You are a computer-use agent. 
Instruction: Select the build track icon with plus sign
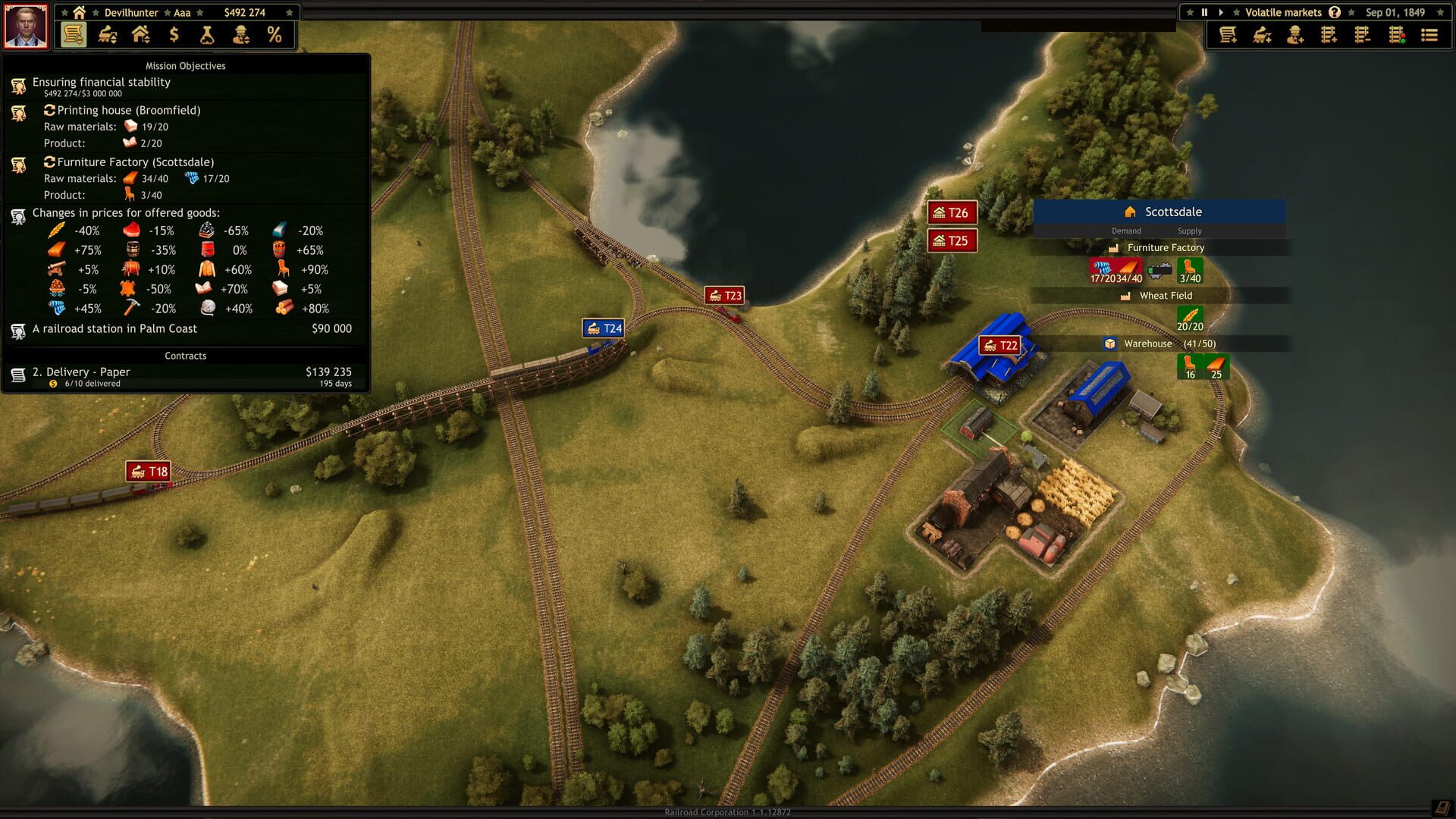[x=1327, y=36]
